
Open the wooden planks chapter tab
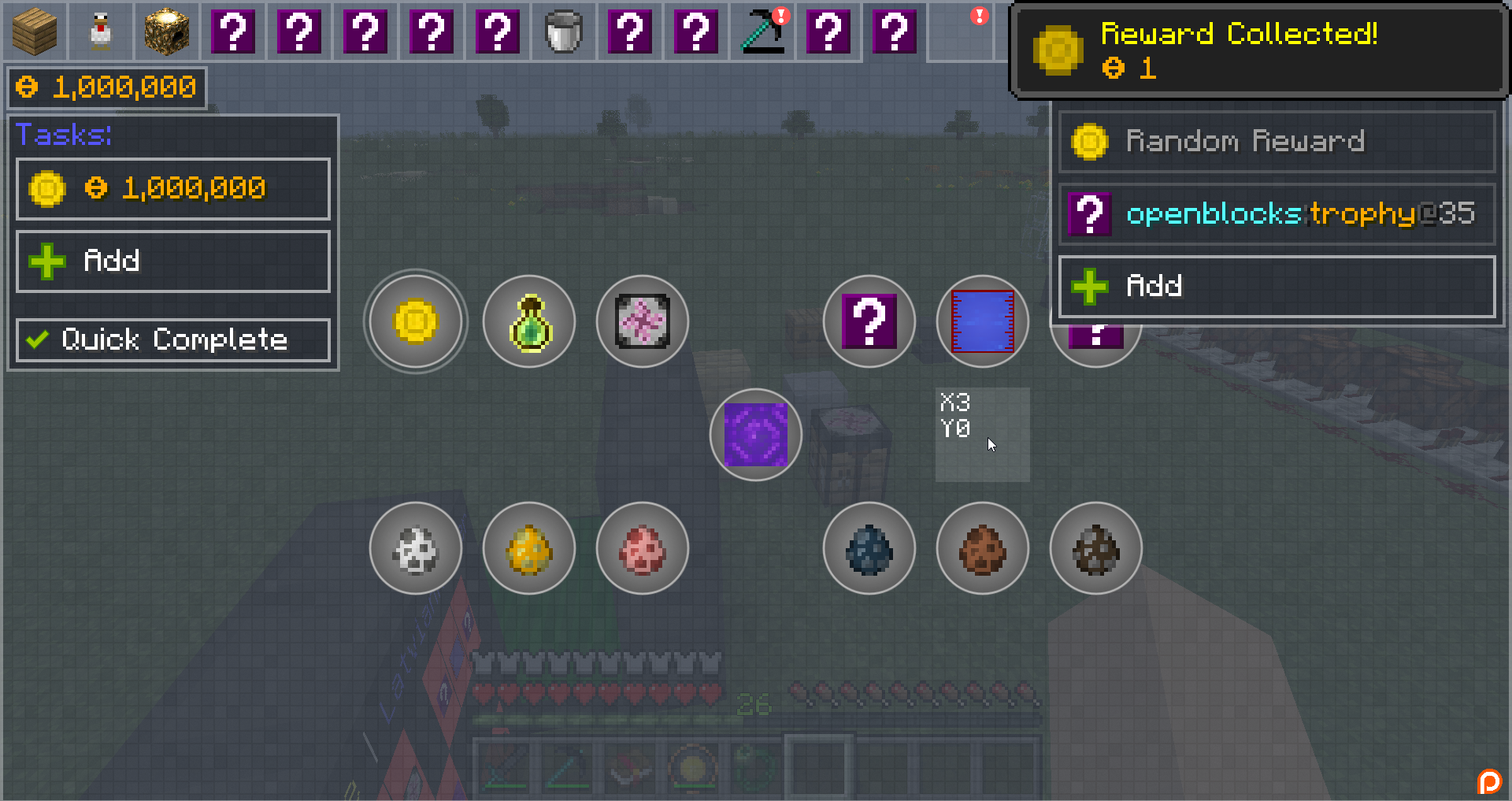pyautogui.click(x=35, y=32)
